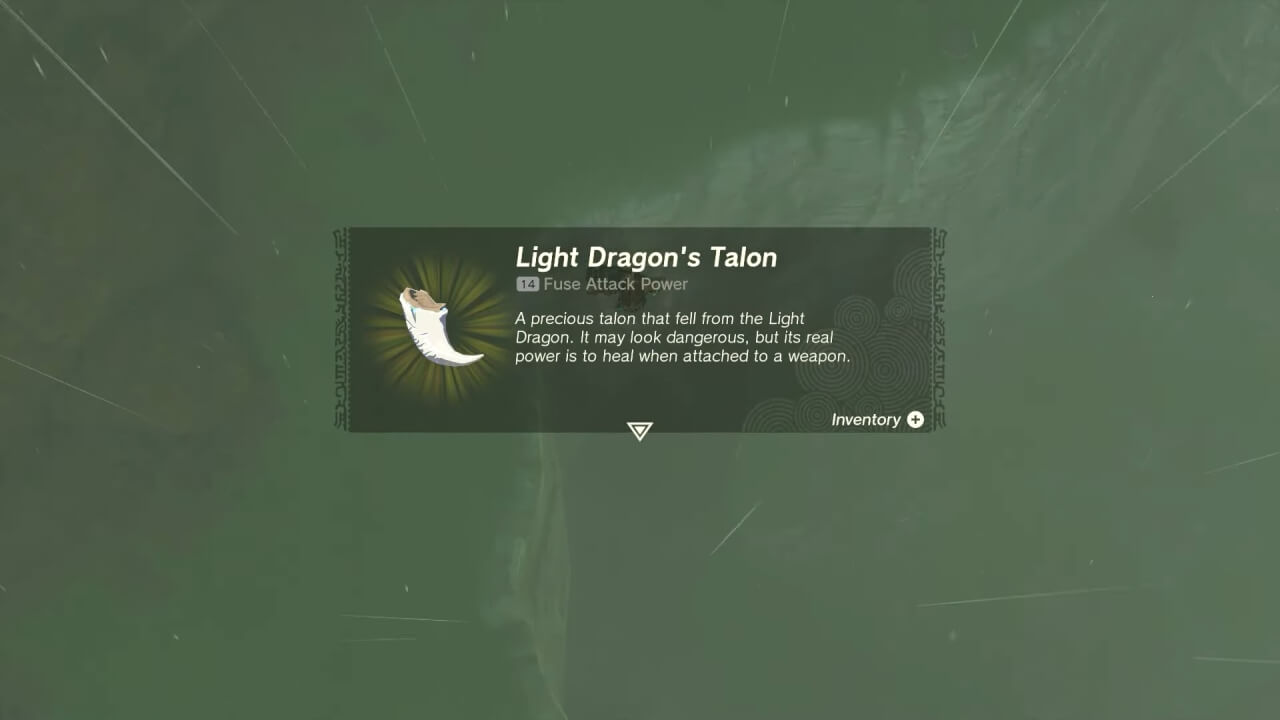
Task: Click the Inventory text label
Action: (x=866, y=420)
